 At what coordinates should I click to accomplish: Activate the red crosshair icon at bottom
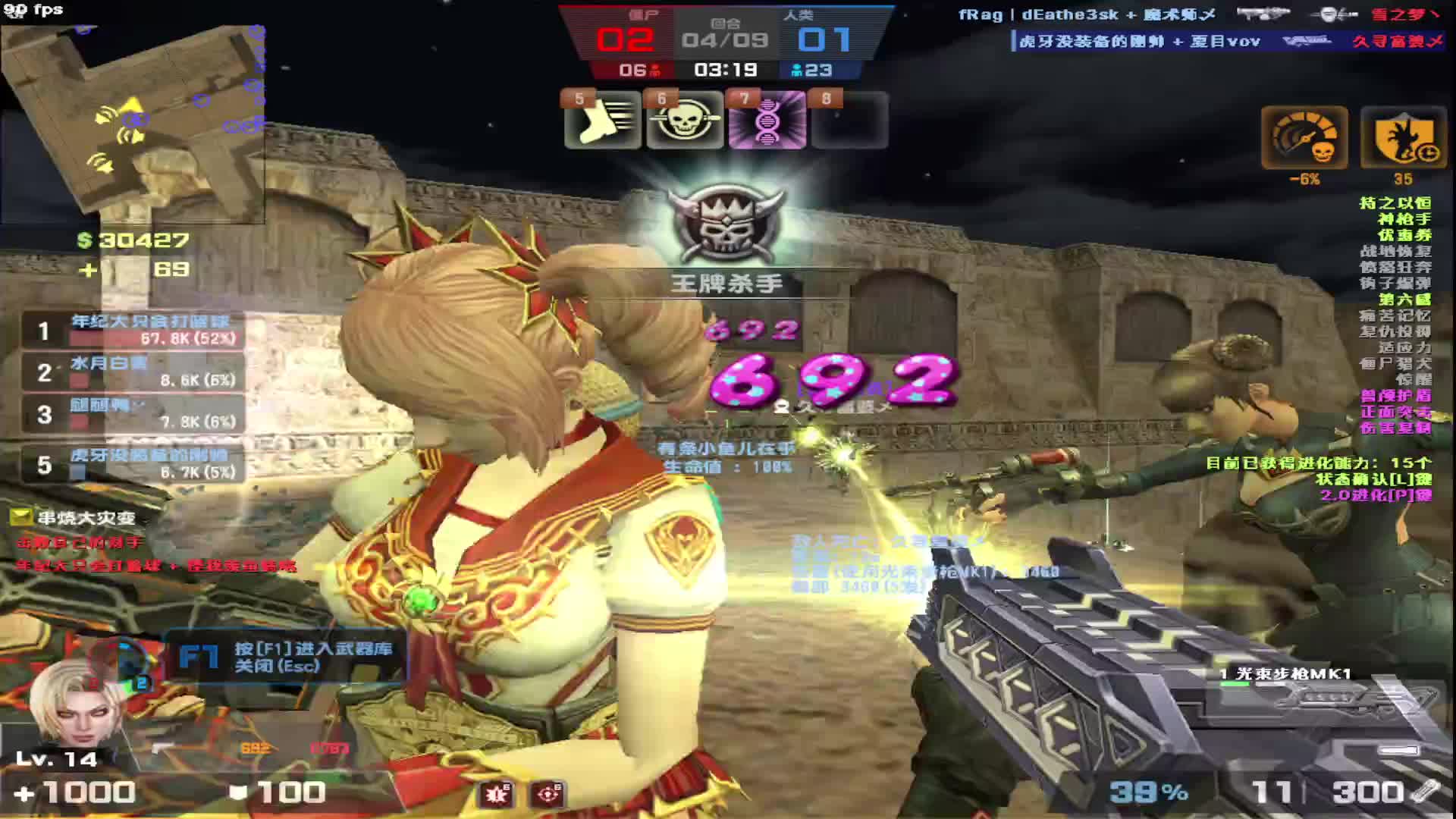(x=548, y=794)
